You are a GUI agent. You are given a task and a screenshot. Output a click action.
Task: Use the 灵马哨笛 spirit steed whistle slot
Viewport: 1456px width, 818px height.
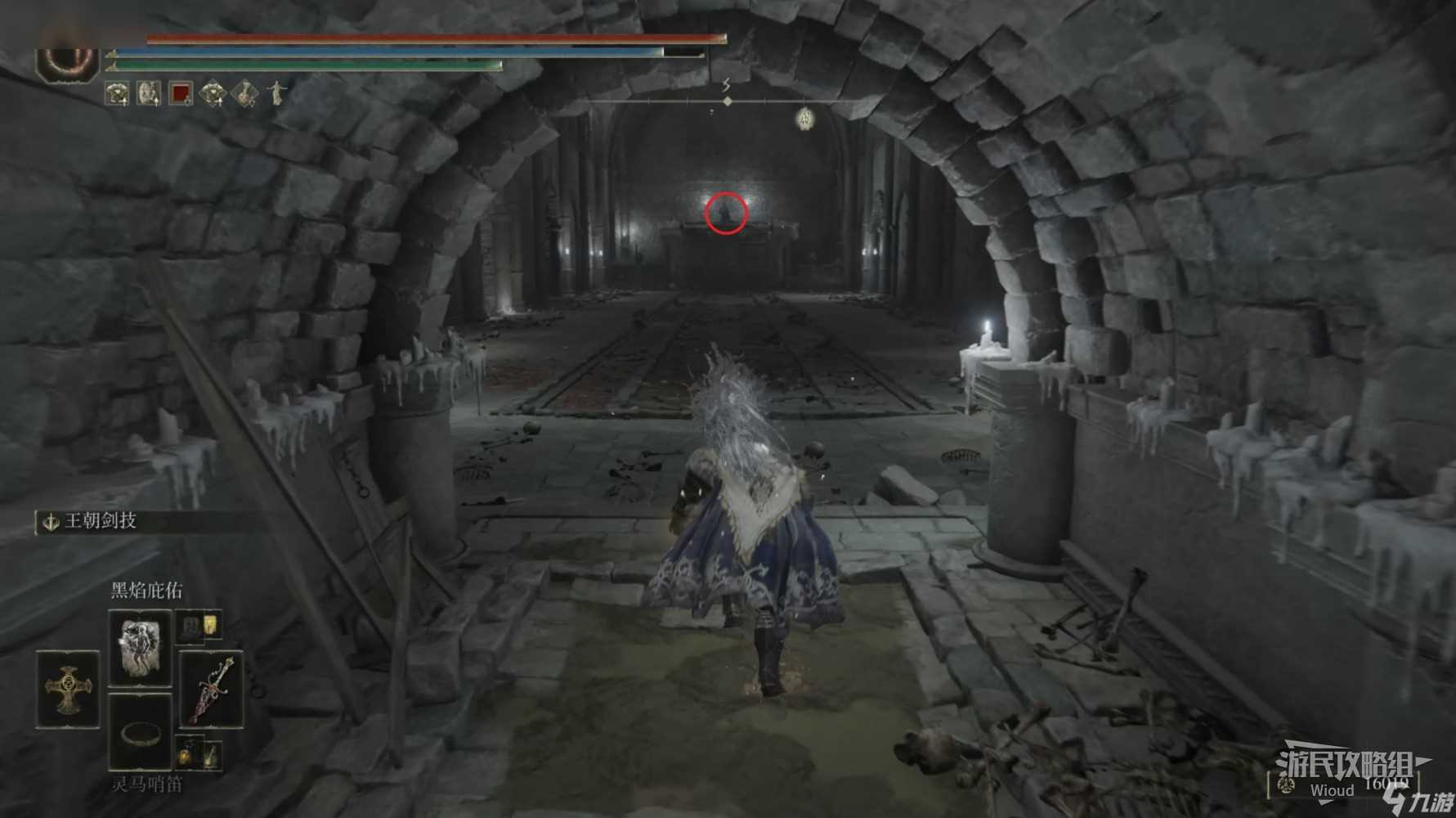[x=140, y=732]
